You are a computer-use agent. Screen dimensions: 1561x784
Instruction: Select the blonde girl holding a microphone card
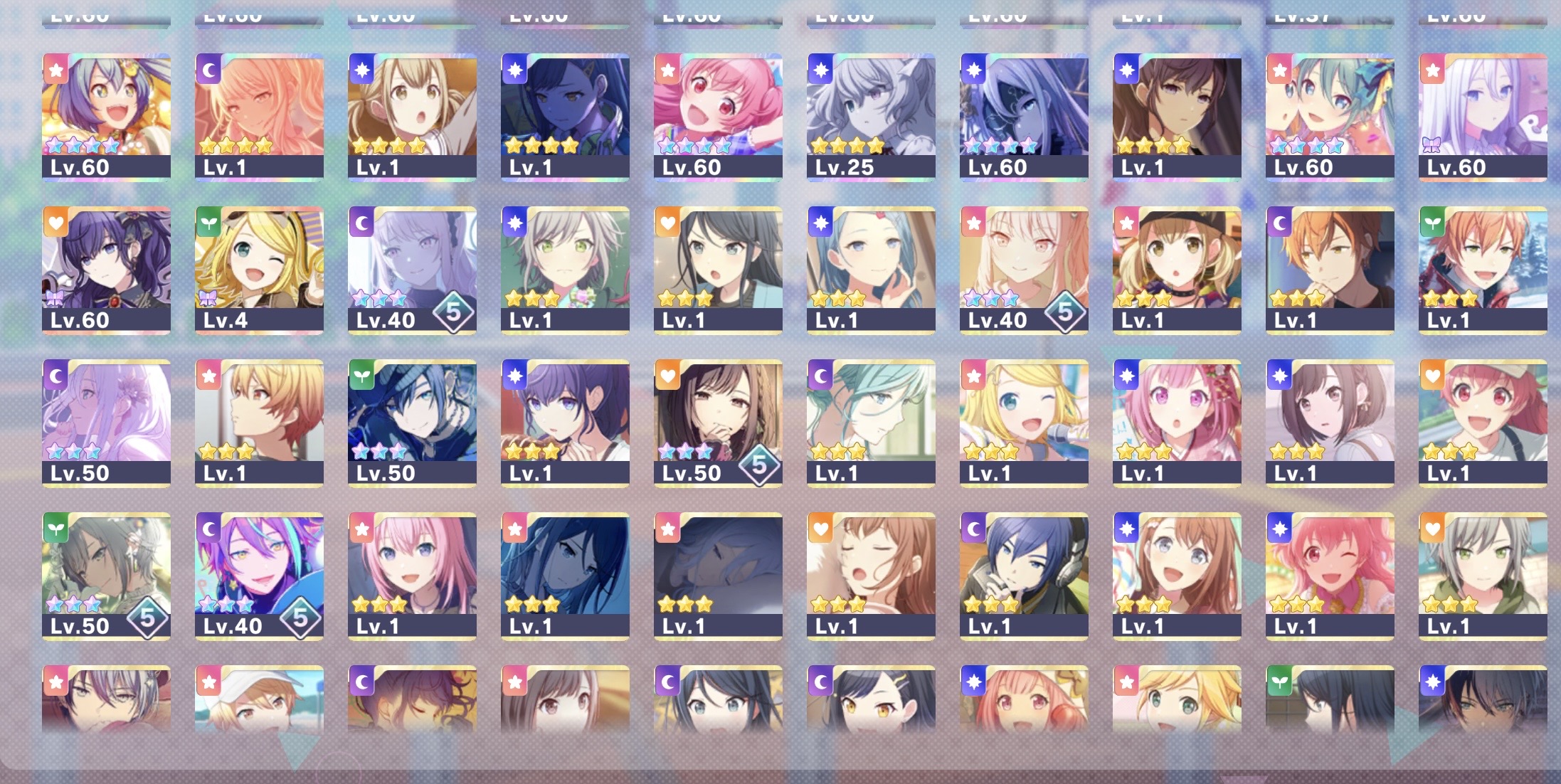[1024, 423]
